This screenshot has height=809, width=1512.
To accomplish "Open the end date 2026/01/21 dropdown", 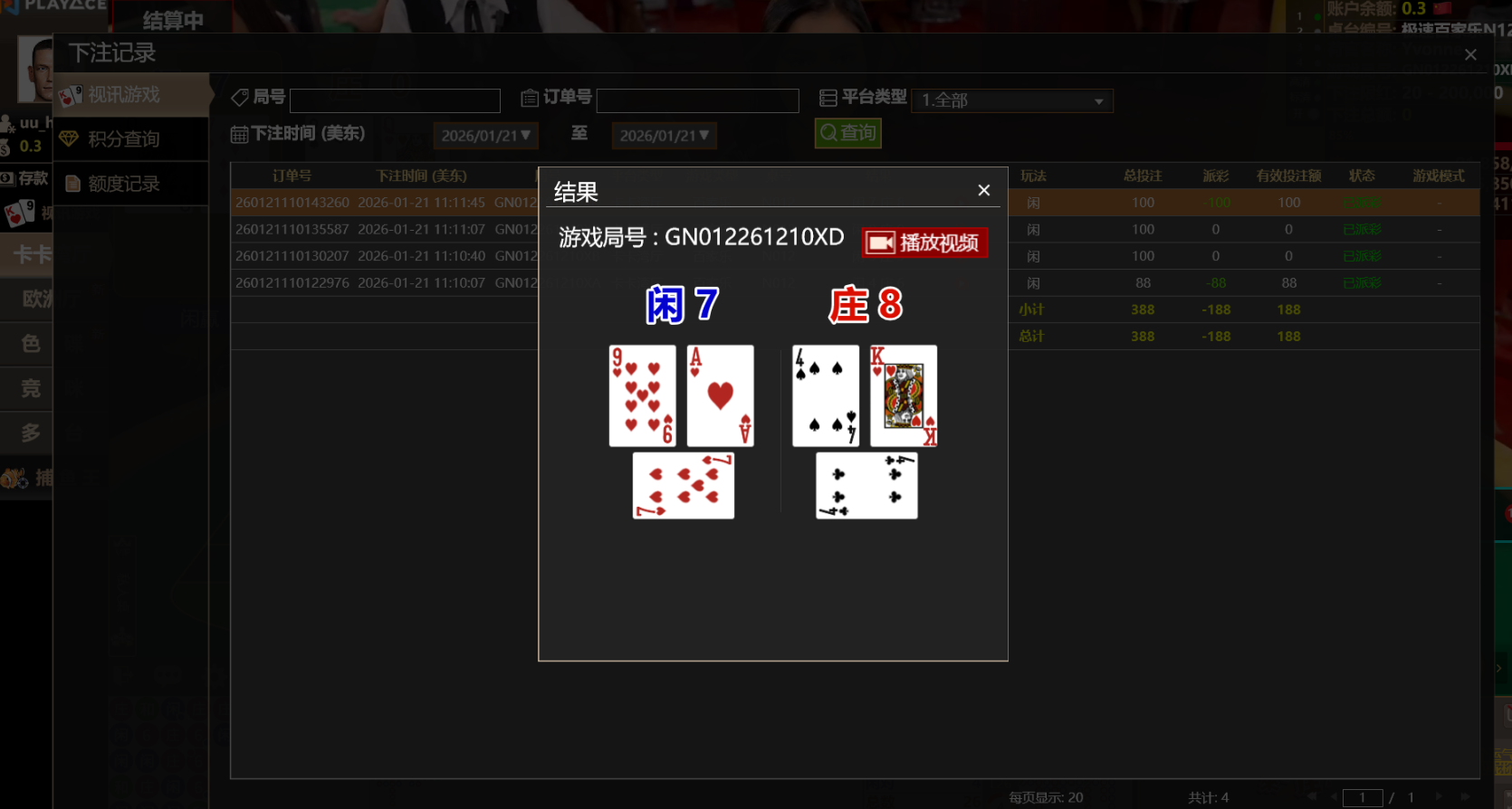I will (664, 135).
